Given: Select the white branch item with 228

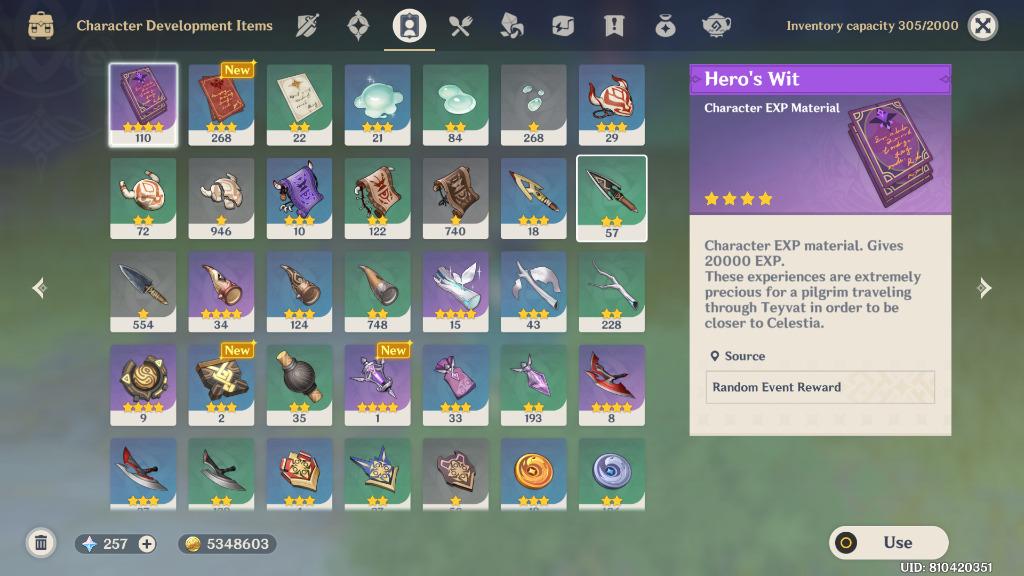Looking at the screenshot, I should [x=611, y=291].
